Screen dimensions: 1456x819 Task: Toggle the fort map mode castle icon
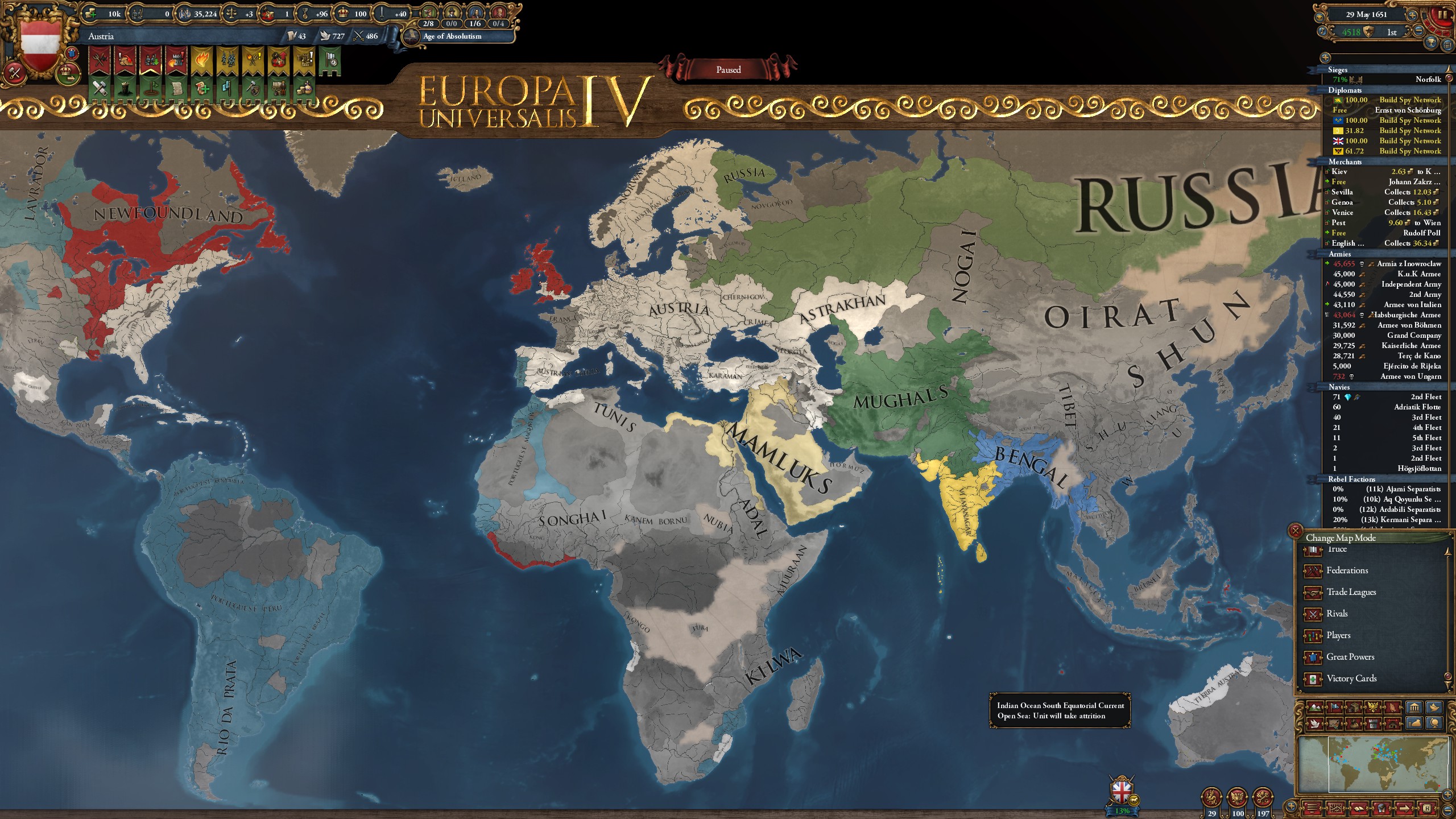[x=1373, y=723]
